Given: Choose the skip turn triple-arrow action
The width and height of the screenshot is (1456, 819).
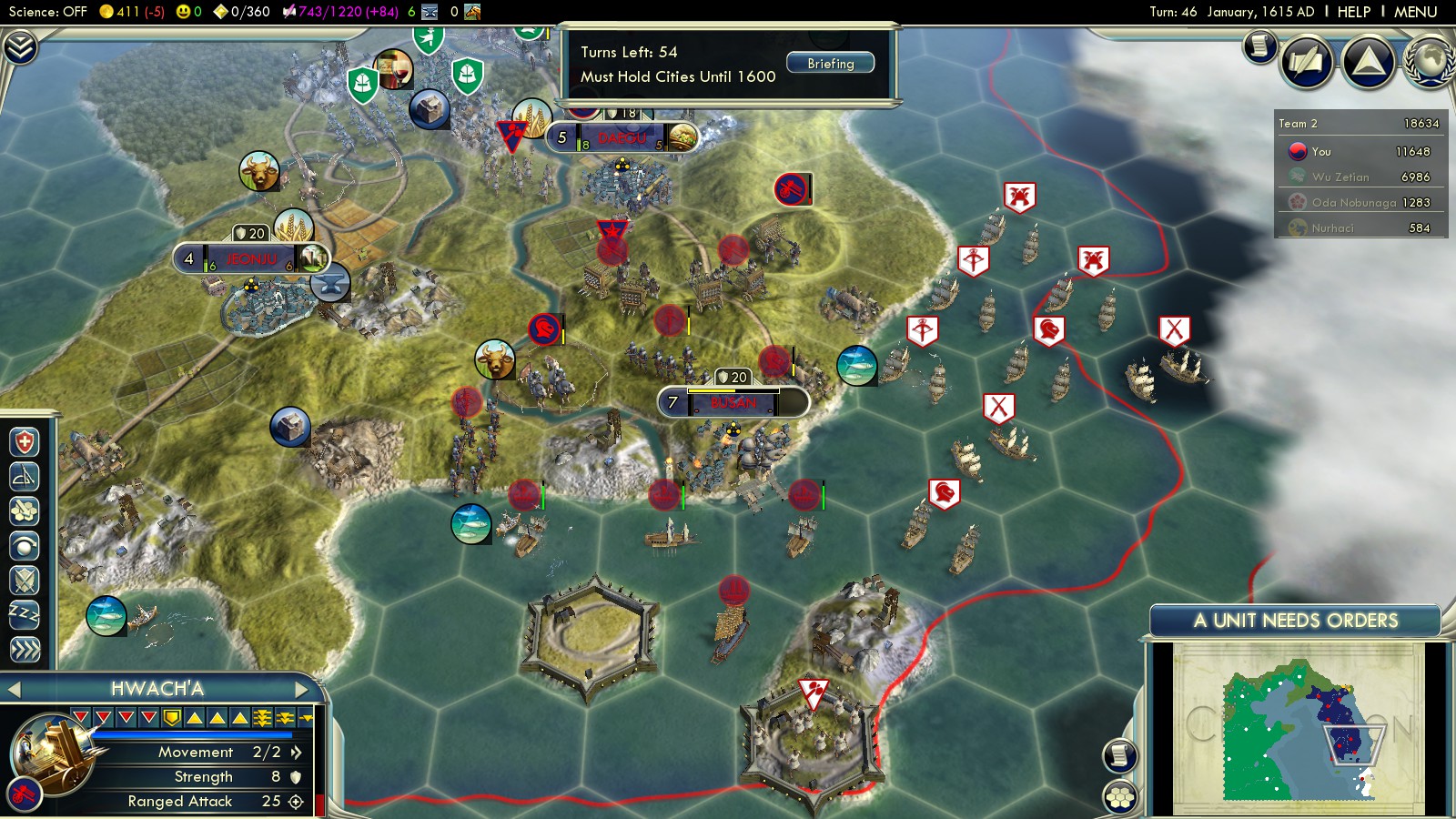Looking at the screenshot, I should coord(25,649).
